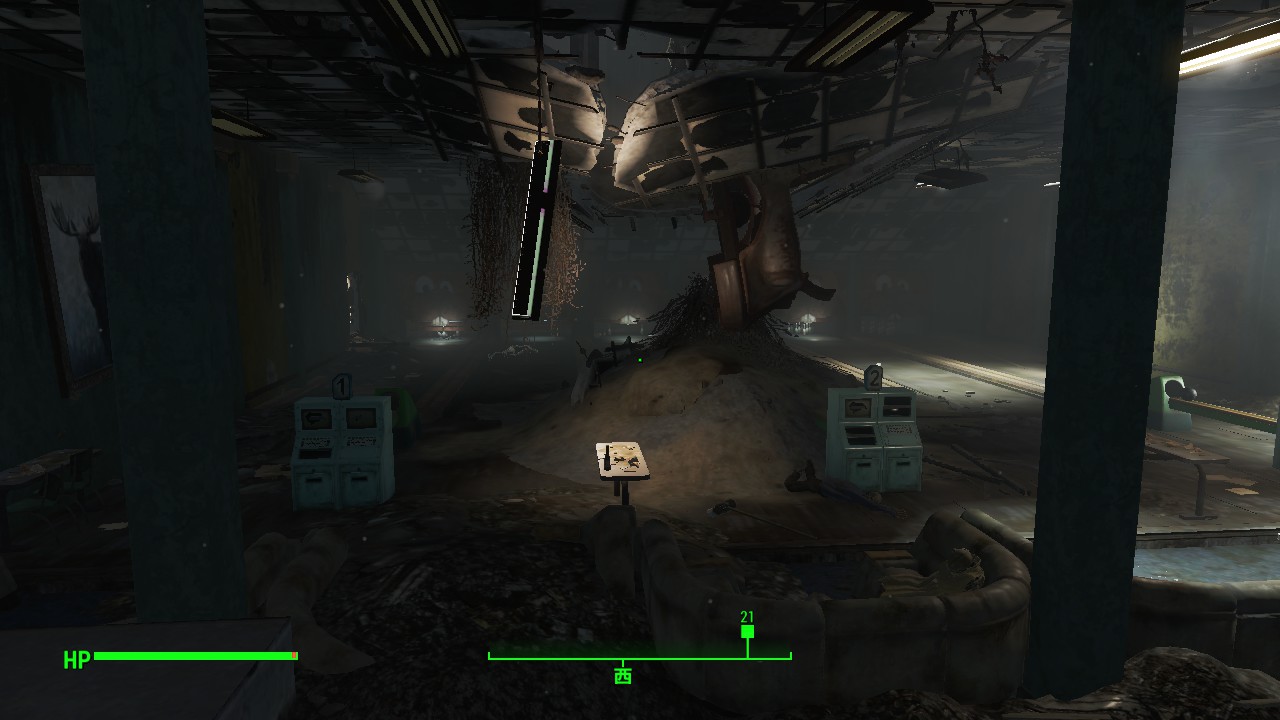Viewport: 1280px width, 720px height.
Task: Click the square compass marker labeled 21
Action: [x=747, y=632]
